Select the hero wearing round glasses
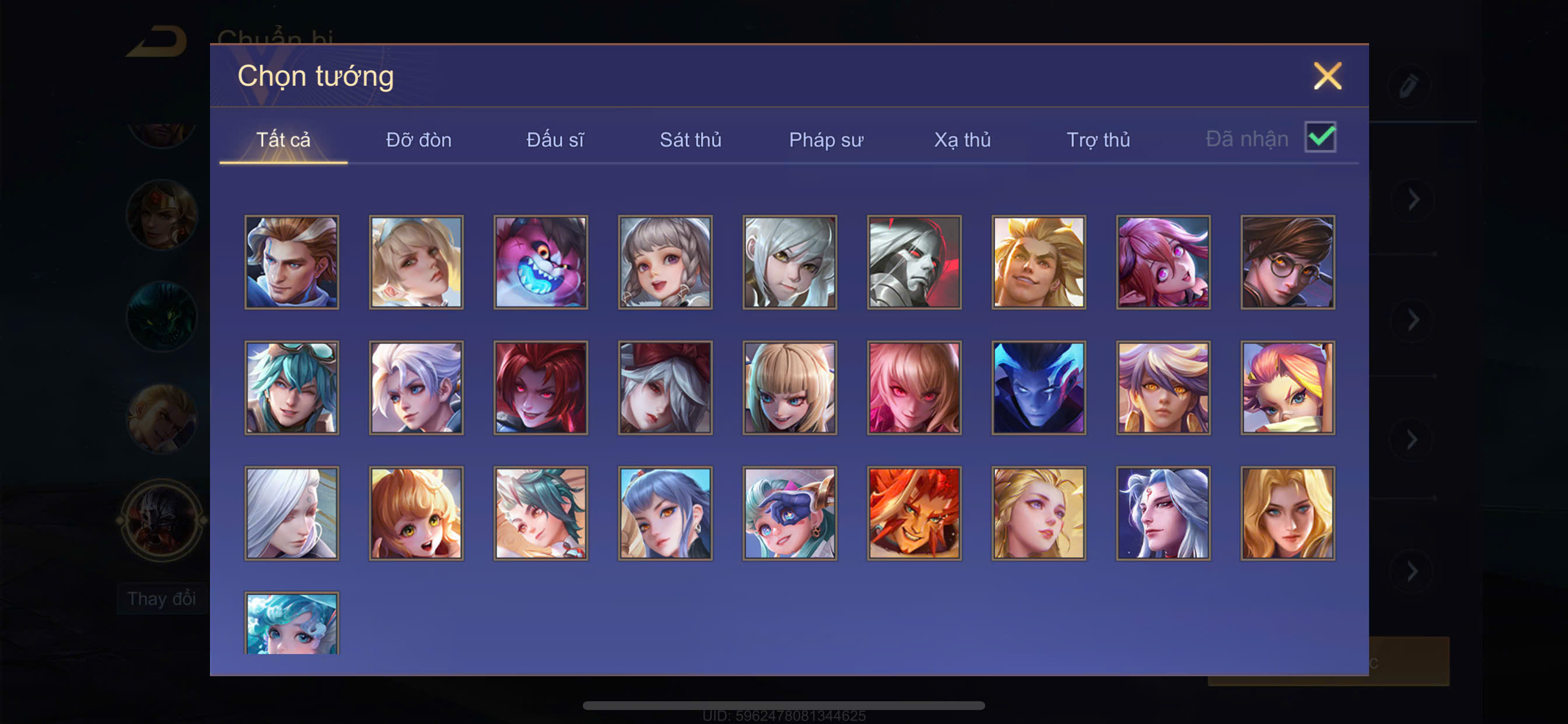 pyautogui.click(x=1287, y=262)
